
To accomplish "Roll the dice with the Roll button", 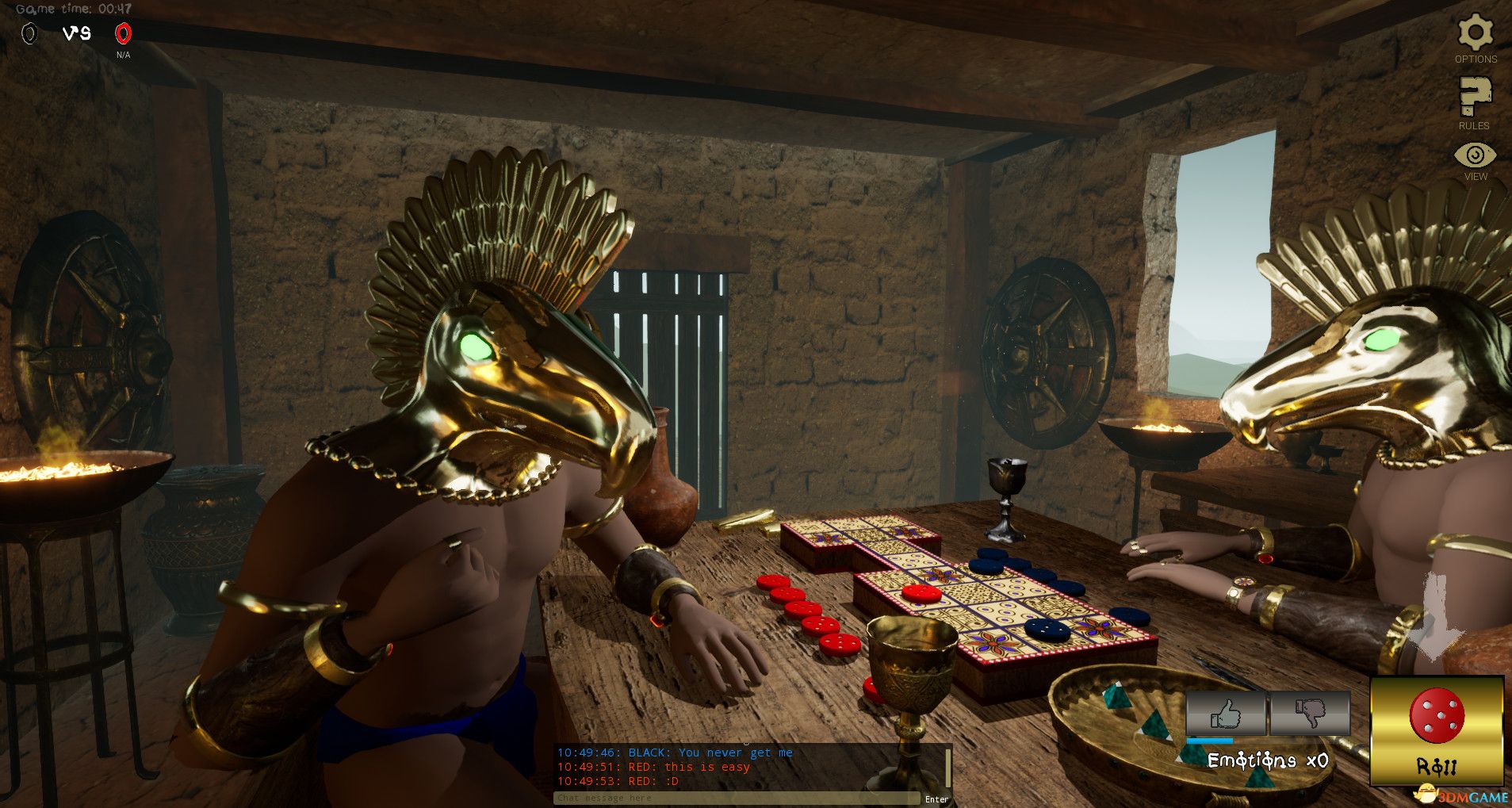I will point(1437,730).
